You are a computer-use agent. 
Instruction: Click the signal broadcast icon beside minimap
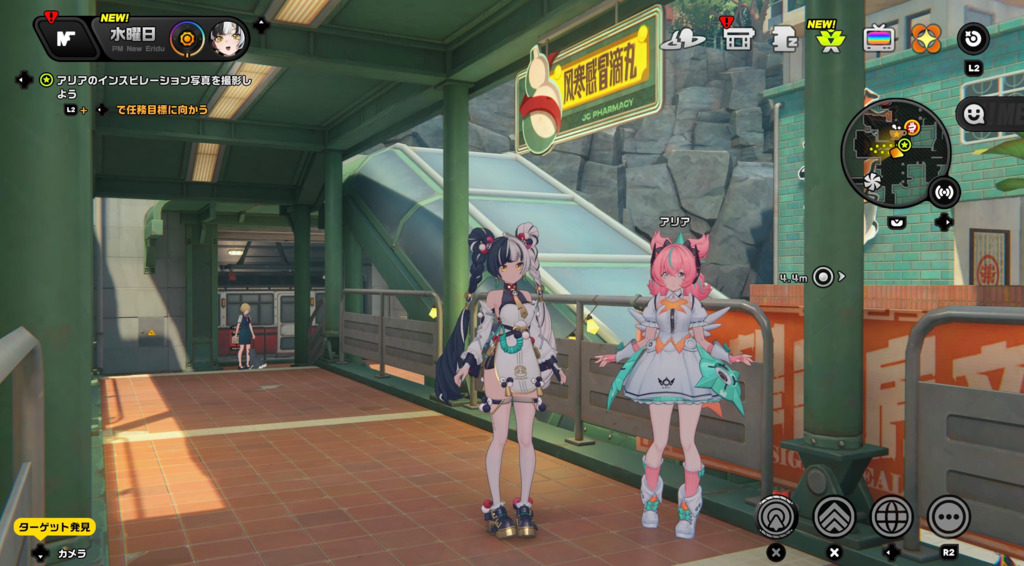(x=943, y=191)
